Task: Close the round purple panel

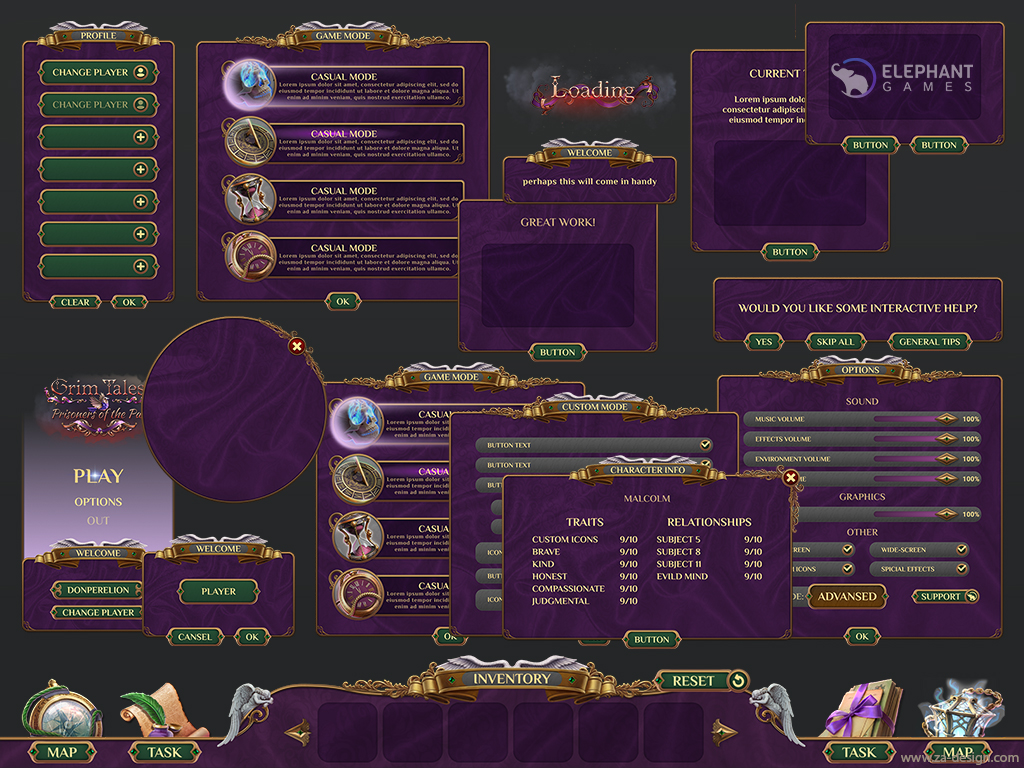Action: coord(296,346)
